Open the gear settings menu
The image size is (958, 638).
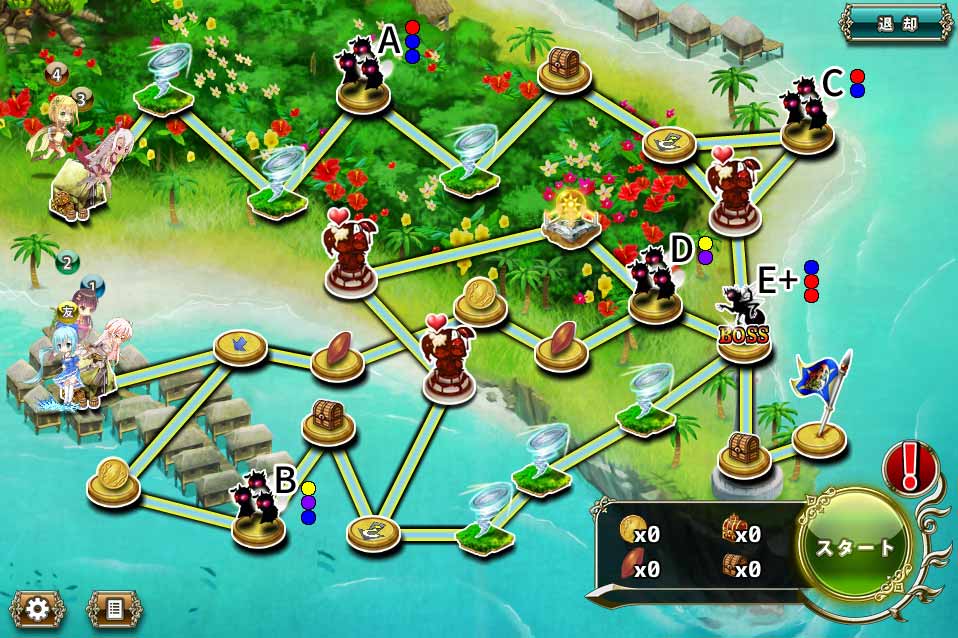[x=37, y=608]
